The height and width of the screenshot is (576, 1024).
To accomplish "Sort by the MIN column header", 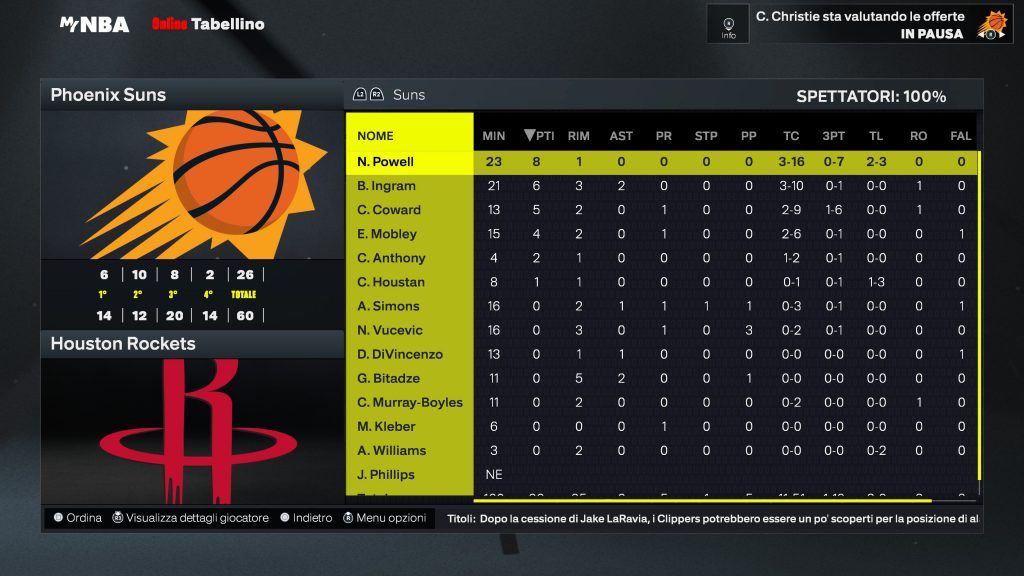I will click(x=494, y=136).
